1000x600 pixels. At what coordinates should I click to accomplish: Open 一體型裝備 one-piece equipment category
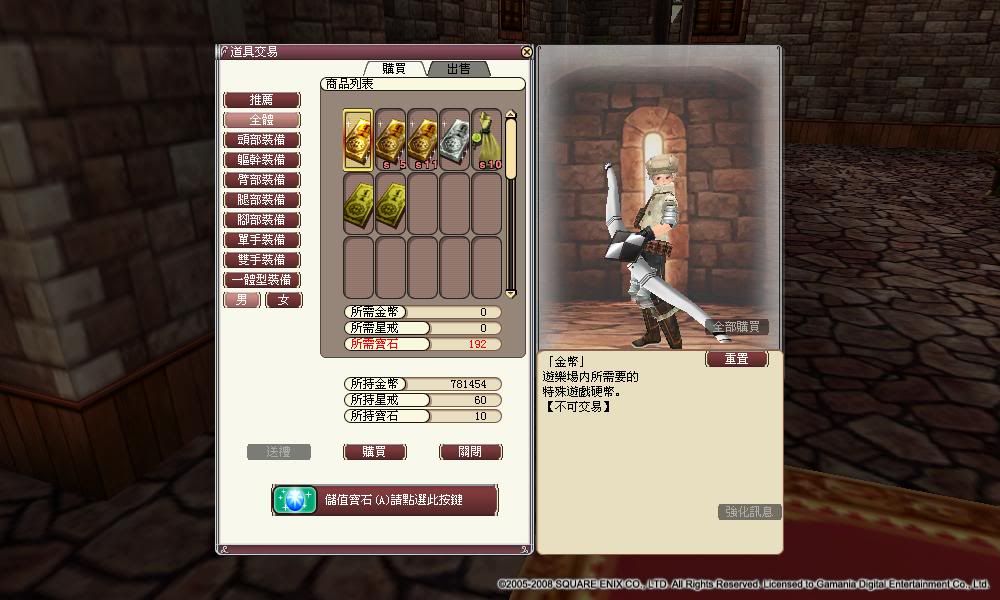pos(261,280)
